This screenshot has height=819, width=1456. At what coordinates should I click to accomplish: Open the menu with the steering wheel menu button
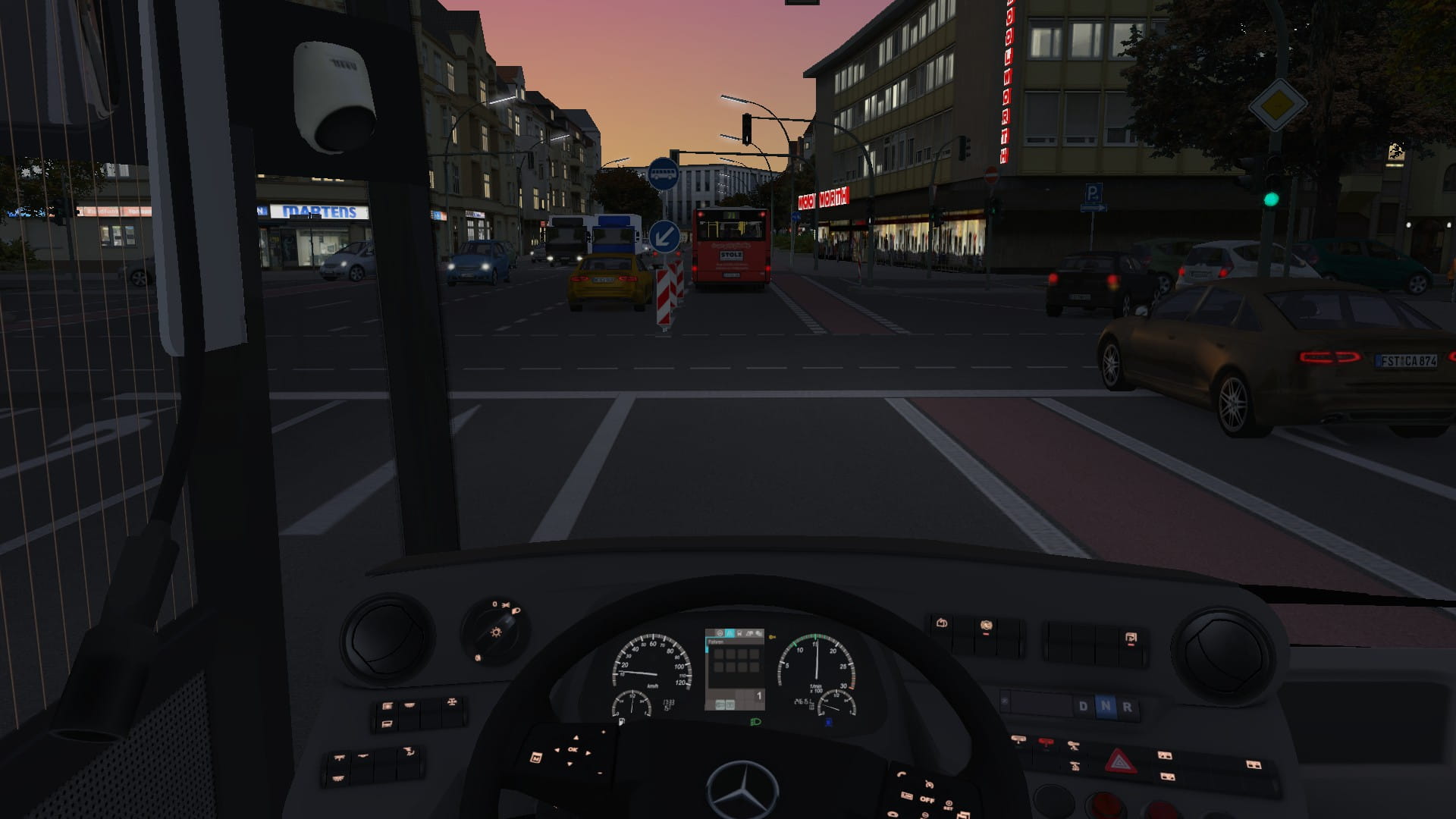tap(535, 757)
